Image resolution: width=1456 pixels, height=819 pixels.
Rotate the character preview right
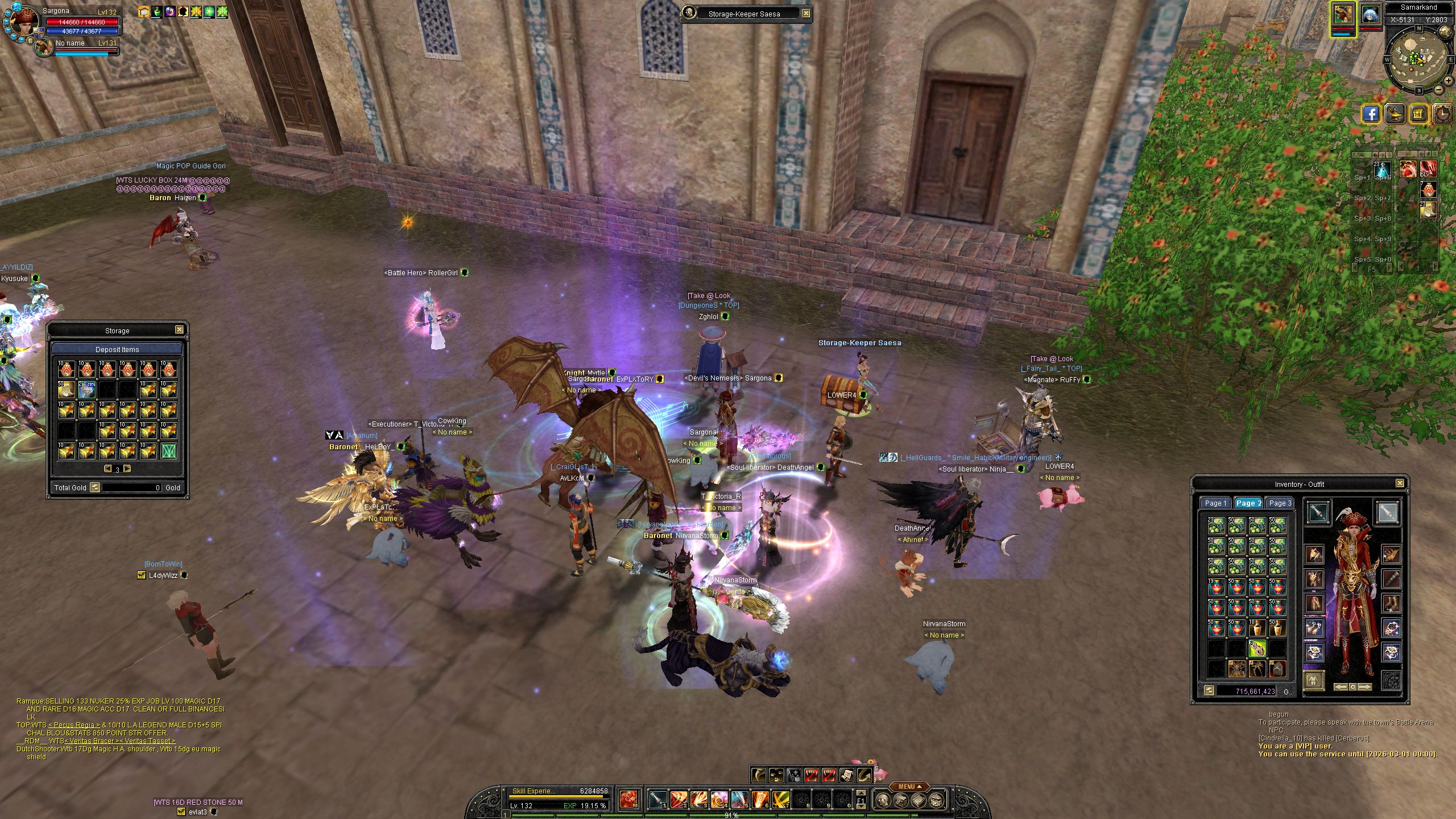coord(1364,687)
